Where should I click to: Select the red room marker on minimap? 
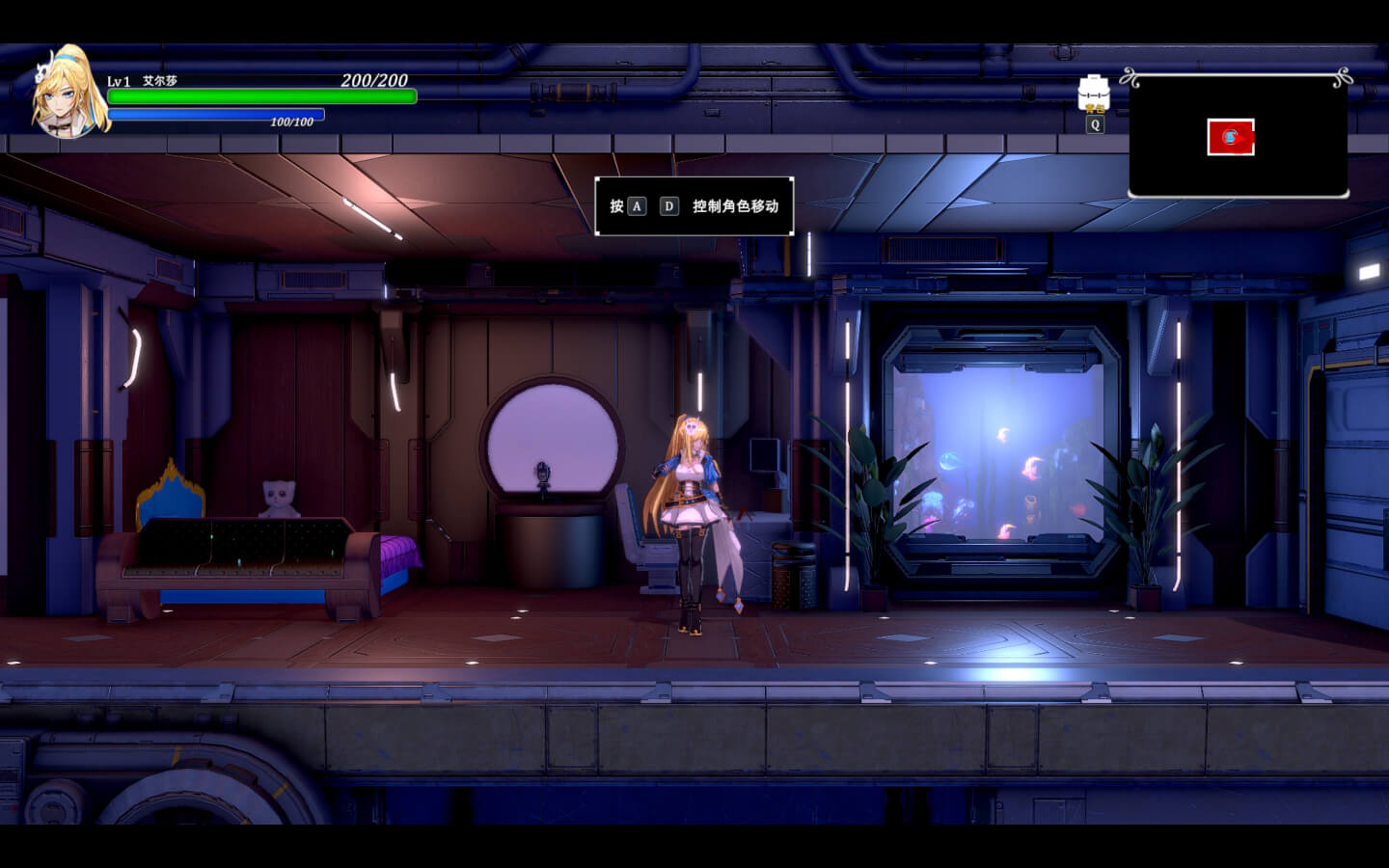click(x=1231, y=137)
